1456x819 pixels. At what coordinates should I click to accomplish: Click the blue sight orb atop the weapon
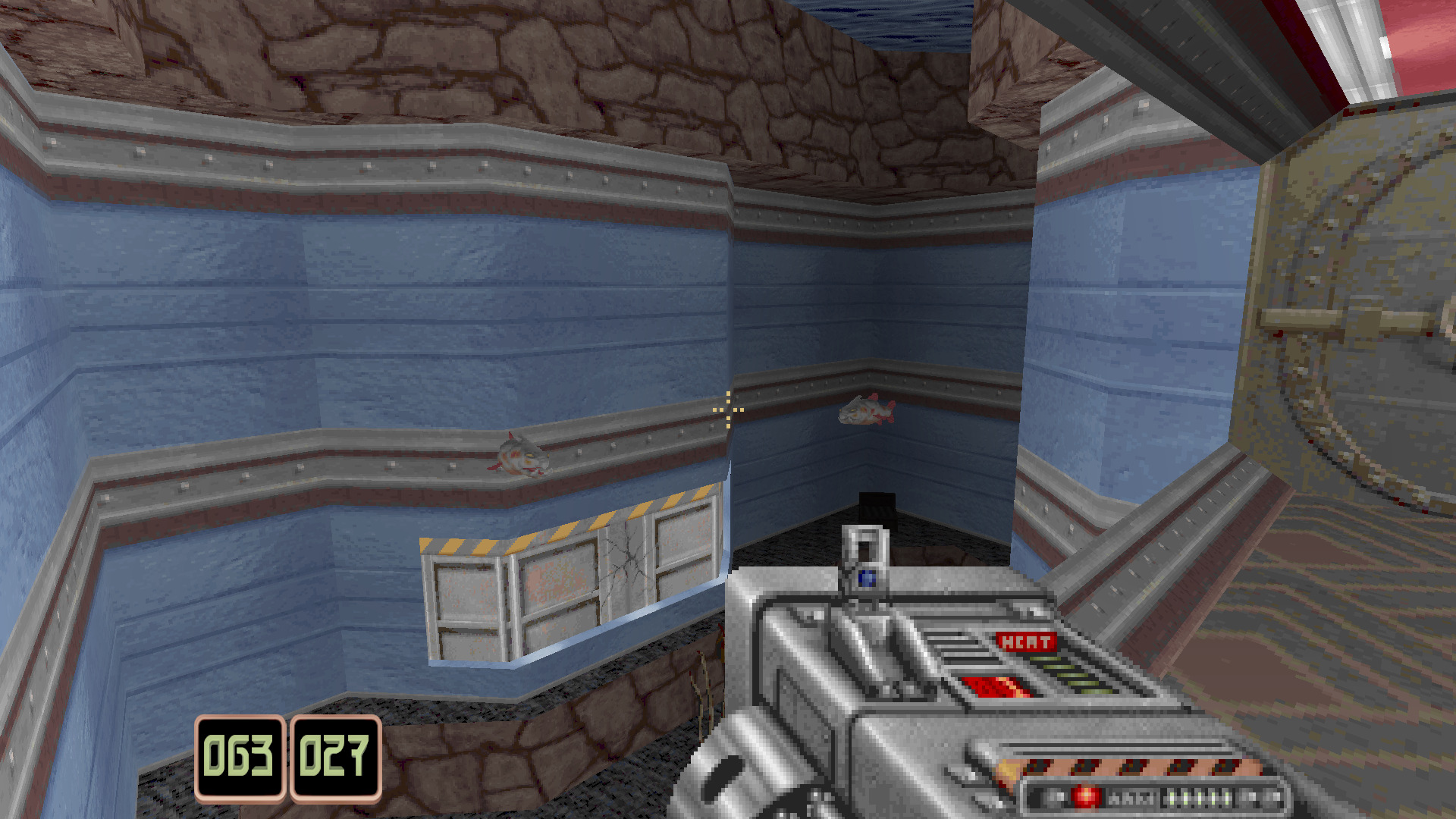click(865, 578)
